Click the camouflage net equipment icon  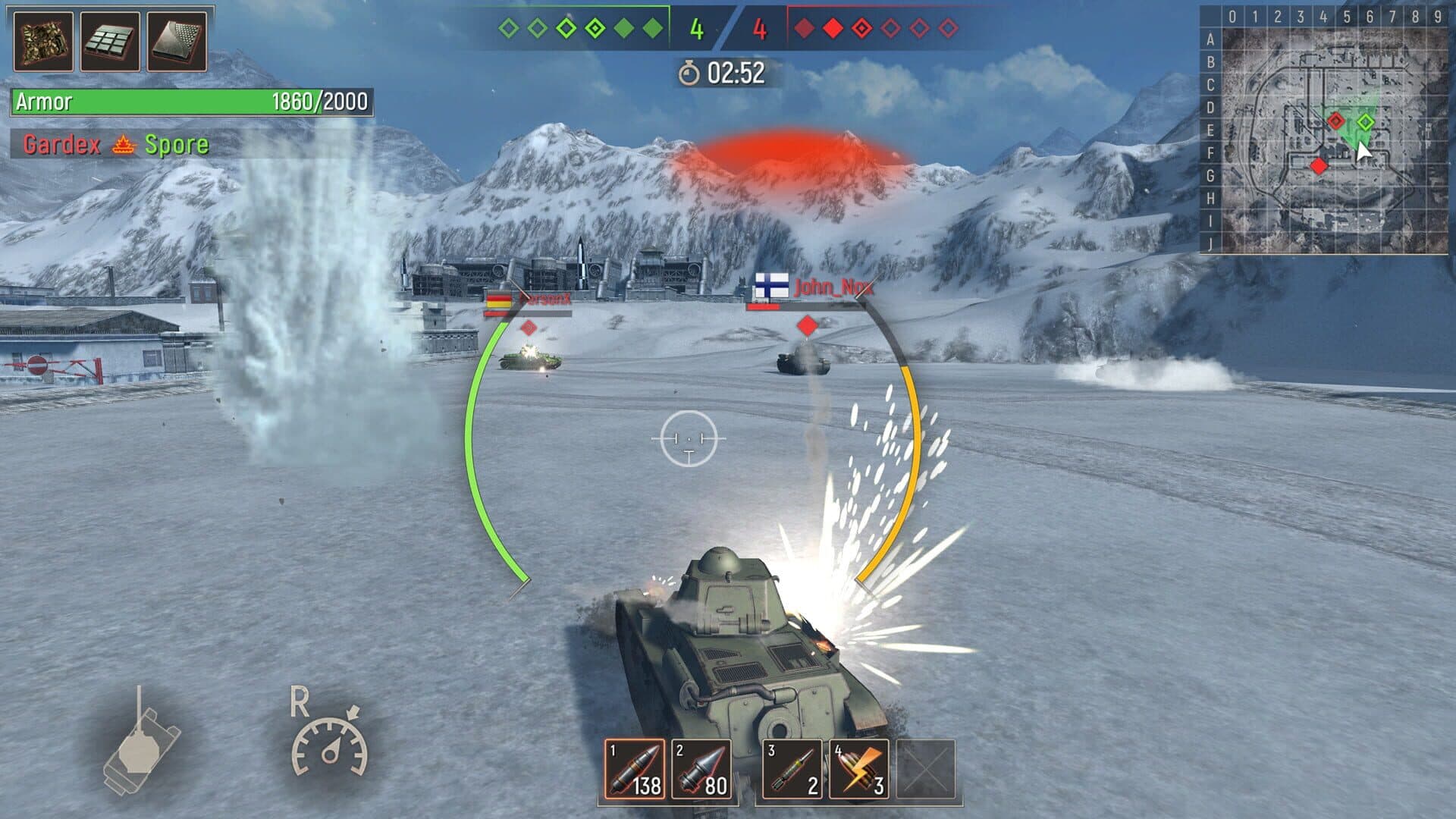[x=43, y=42]
